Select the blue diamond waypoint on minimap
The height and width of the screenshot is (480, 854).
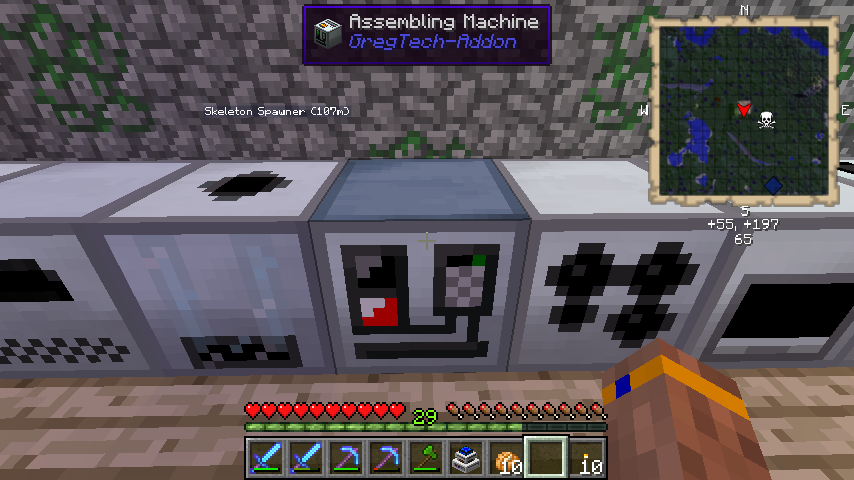coord(772,184)
